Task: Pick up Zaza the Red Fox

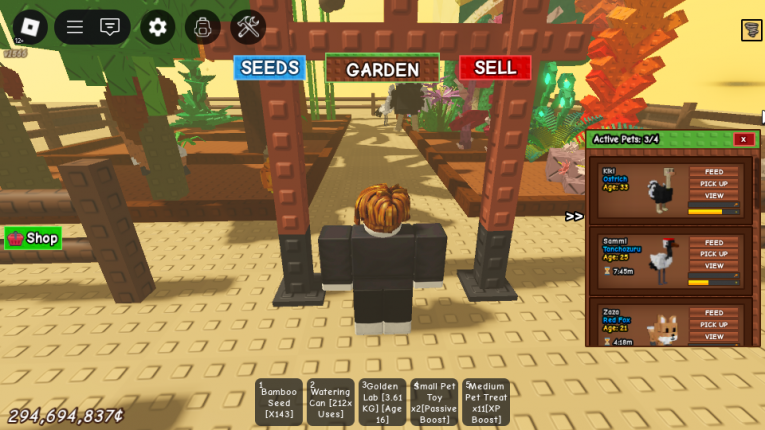Action: click(x=714, y=324)
